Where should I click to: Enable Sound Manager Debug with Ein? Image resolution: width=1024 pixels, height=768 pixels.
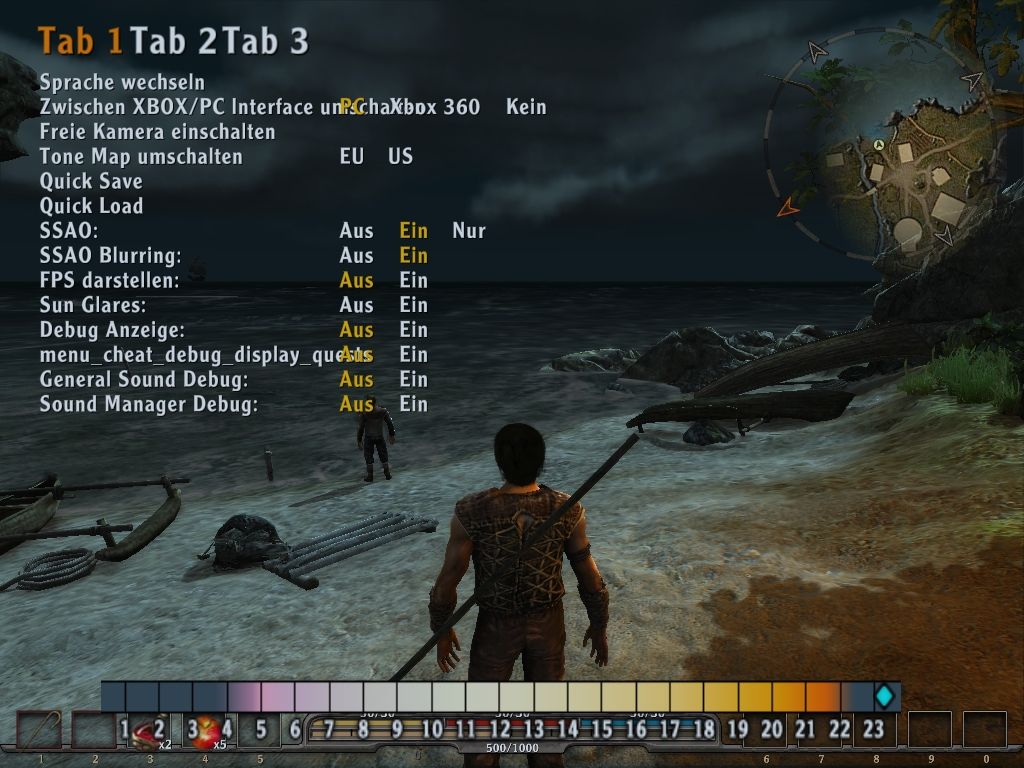(413, 405)
